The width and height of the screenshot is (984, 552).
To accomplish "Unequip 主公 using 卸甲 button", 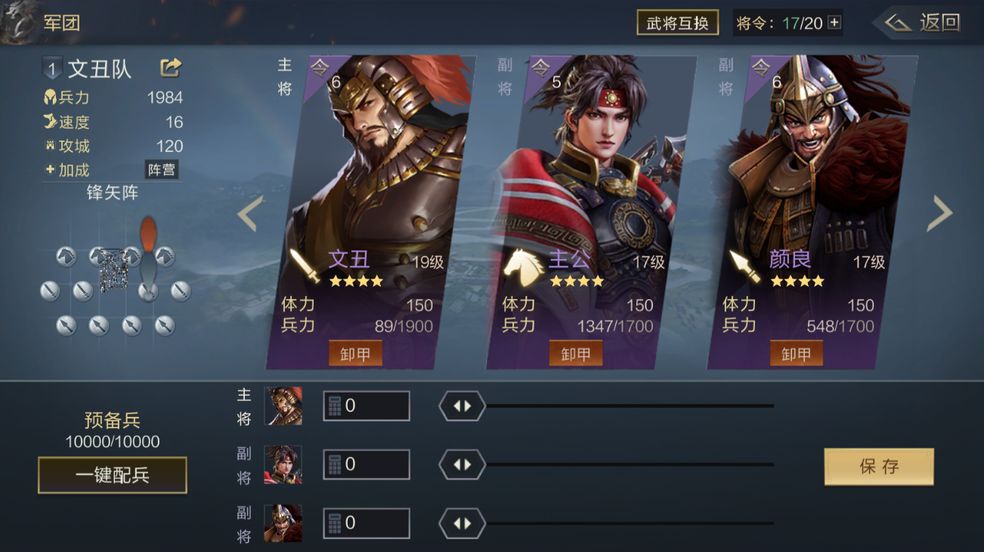I will pos(576,354).
